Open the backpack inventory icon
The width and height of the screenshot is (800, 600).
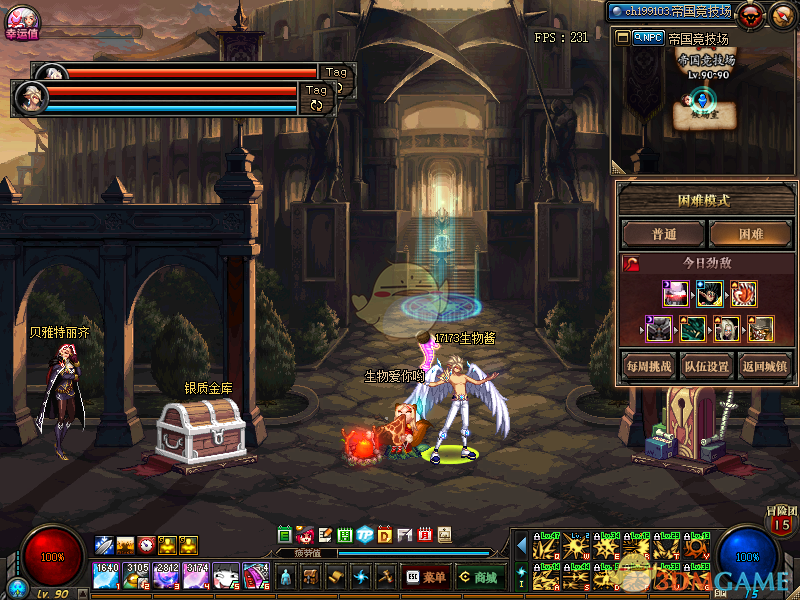pyautogui.click(x=311, y=577)
